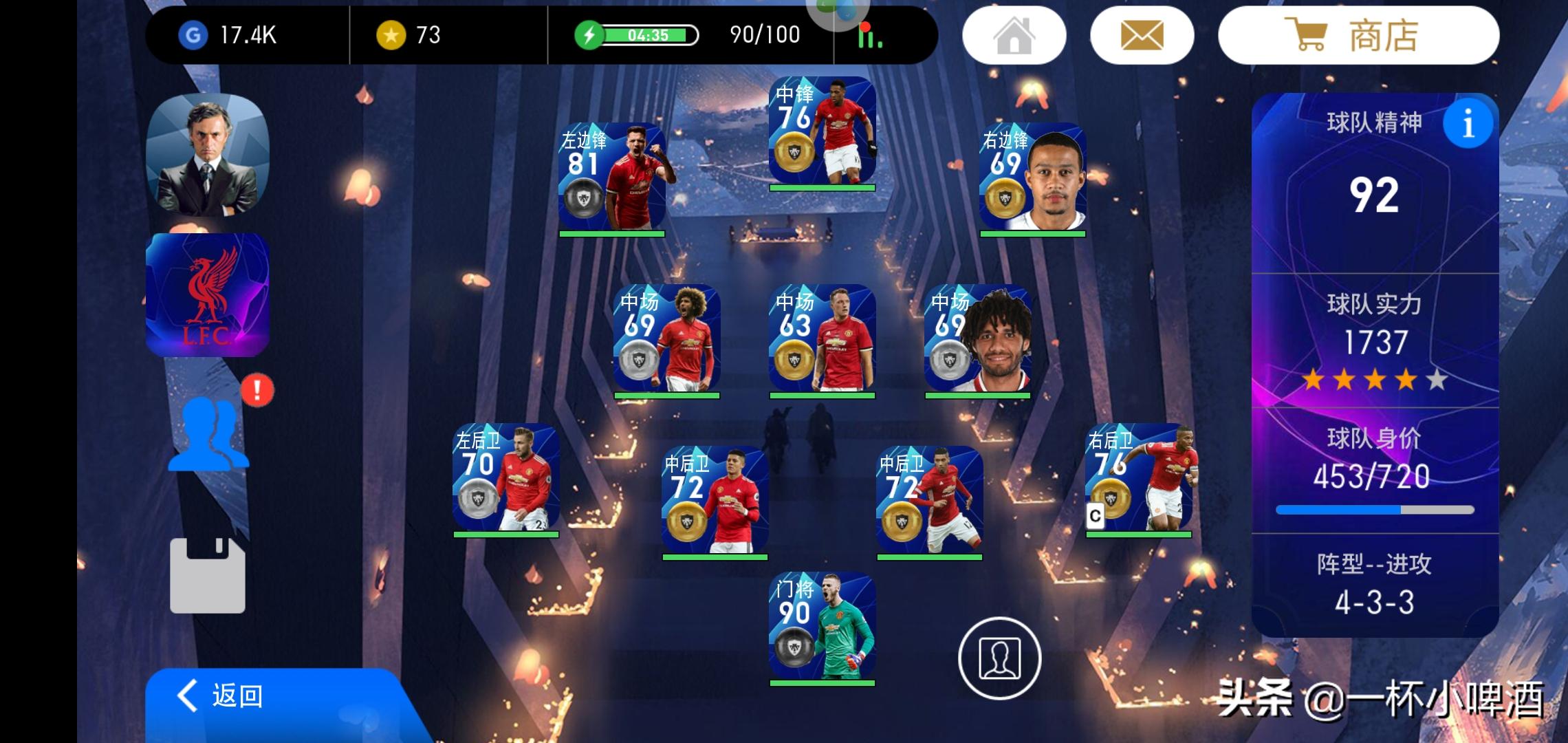The height and width of the screenshot is (743, 1568).
Task: Choose the left back card rated 70
Action: tap(505, 477)
